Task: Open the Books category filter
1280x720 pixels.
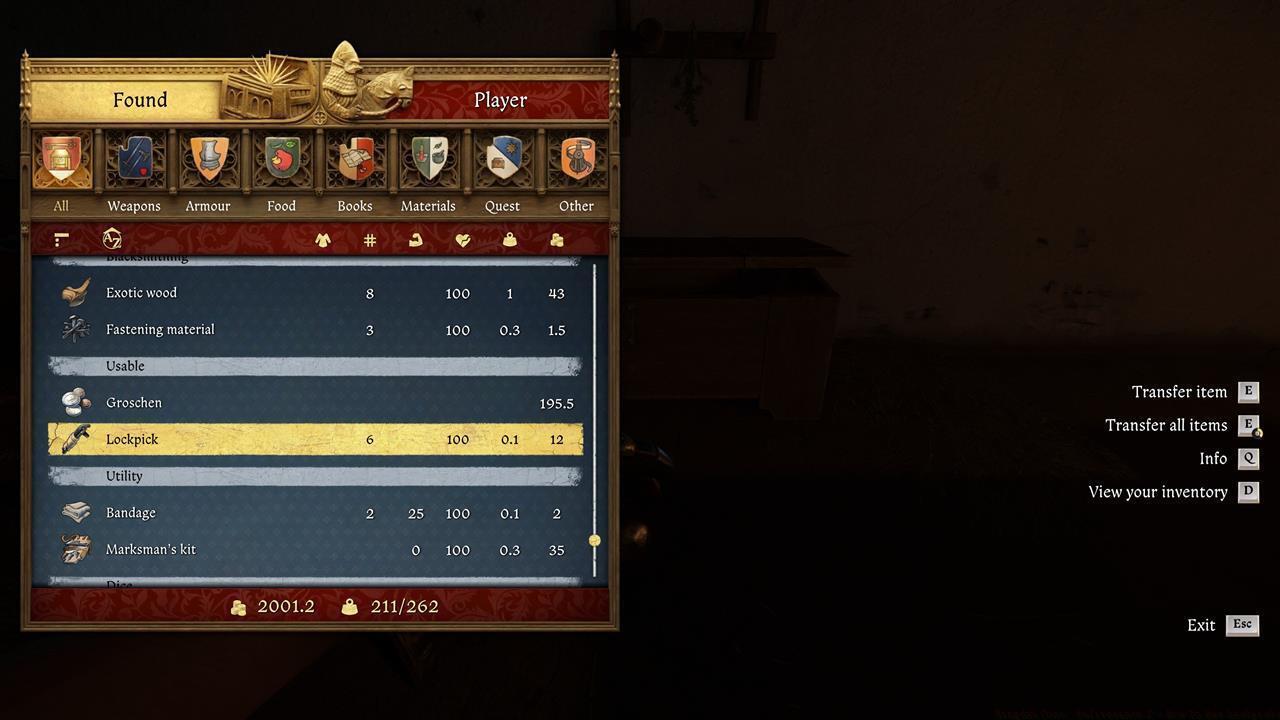Action: point(355,160)
